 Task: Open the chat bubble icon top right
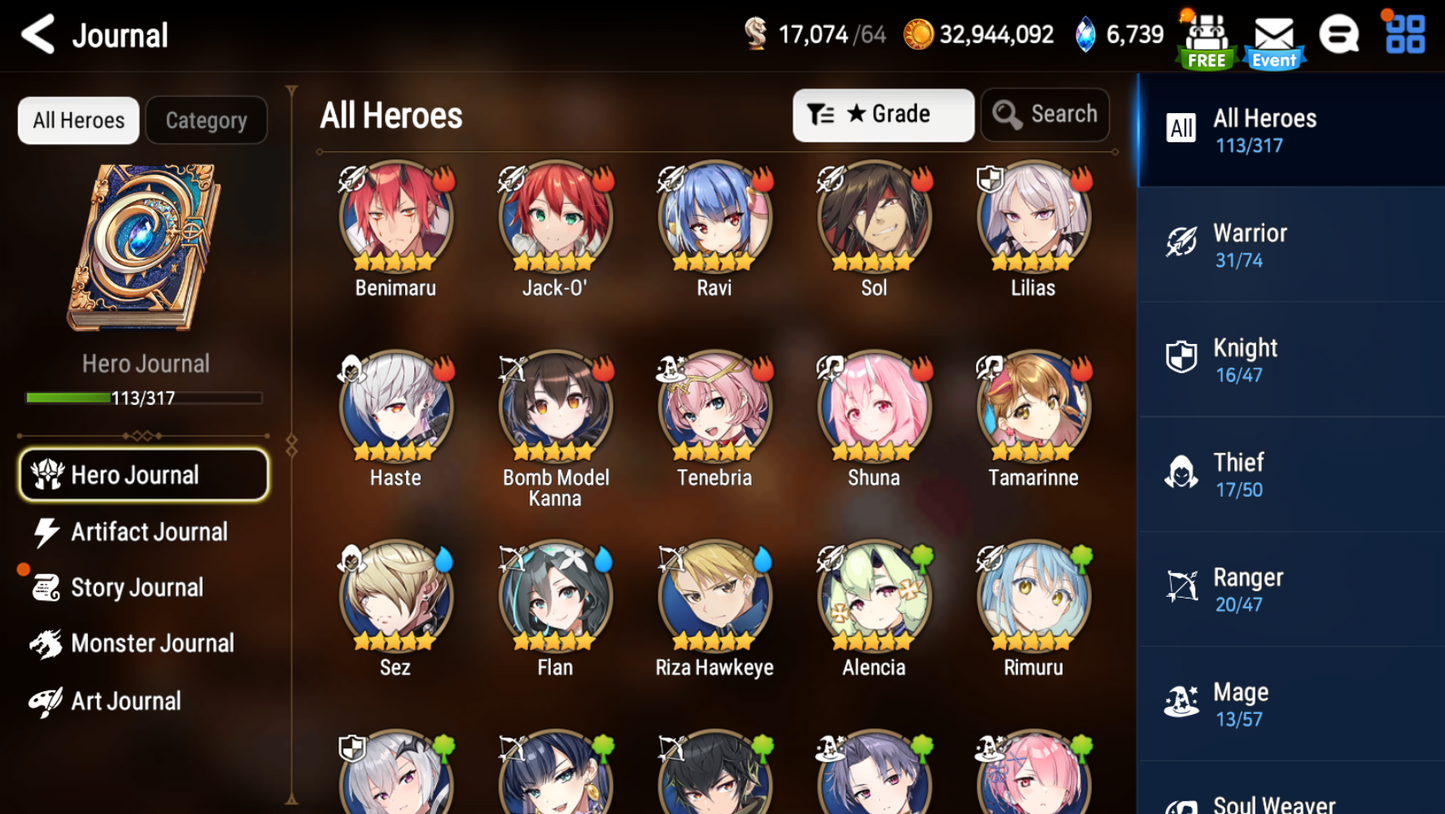coord(1340,33)
